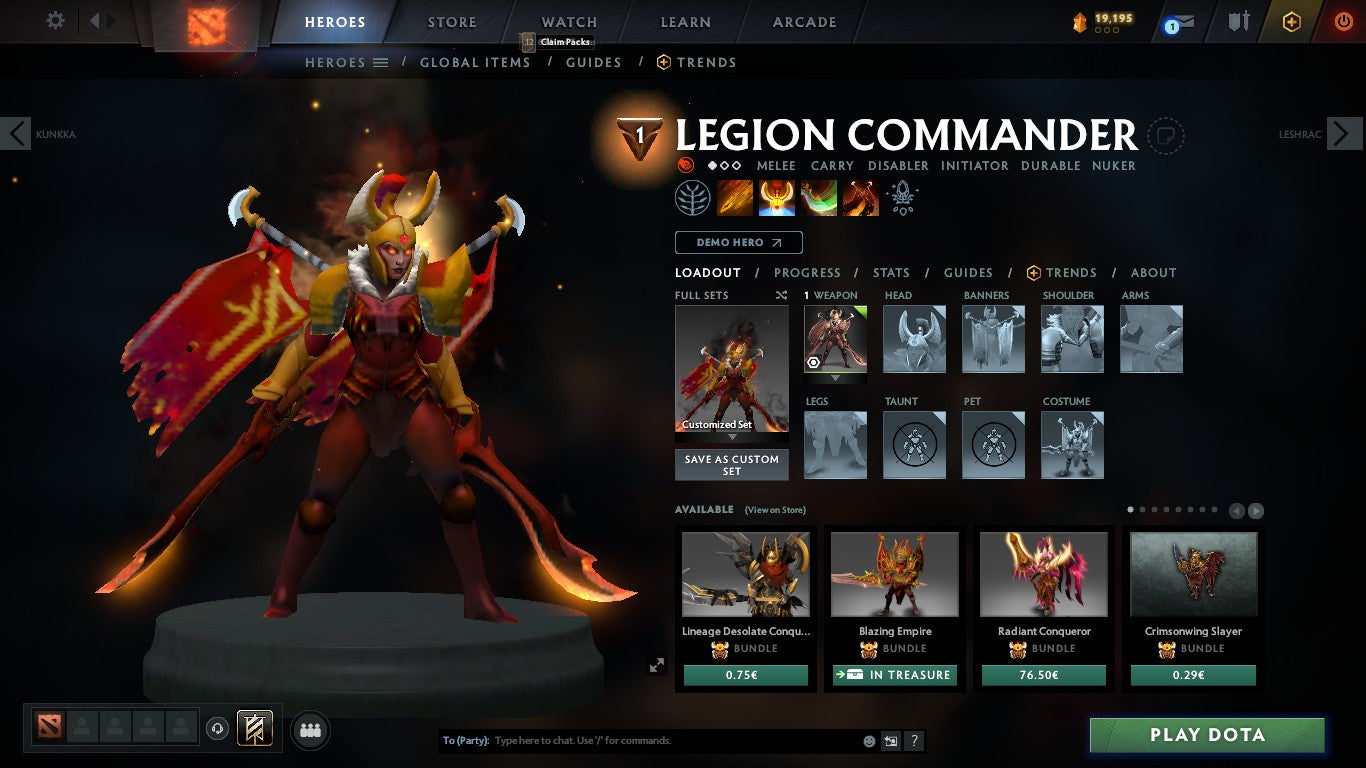Viewport: 1366px width, 768px height.
Task: View the Duel ultimate ability icon
Action: (x=861, y=197)
